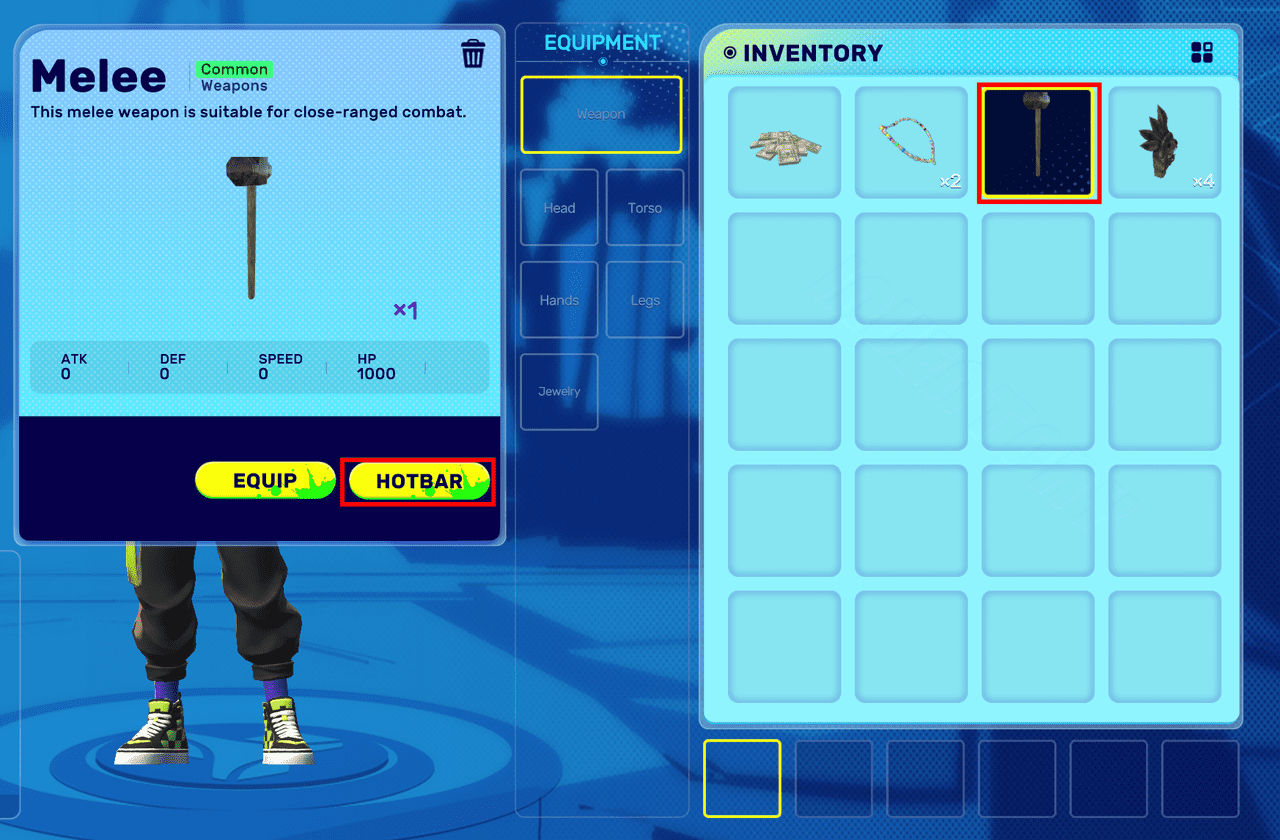
Task: Switch to the Head equipment slot
Action: pyautogui.click(x=558, y=208)
